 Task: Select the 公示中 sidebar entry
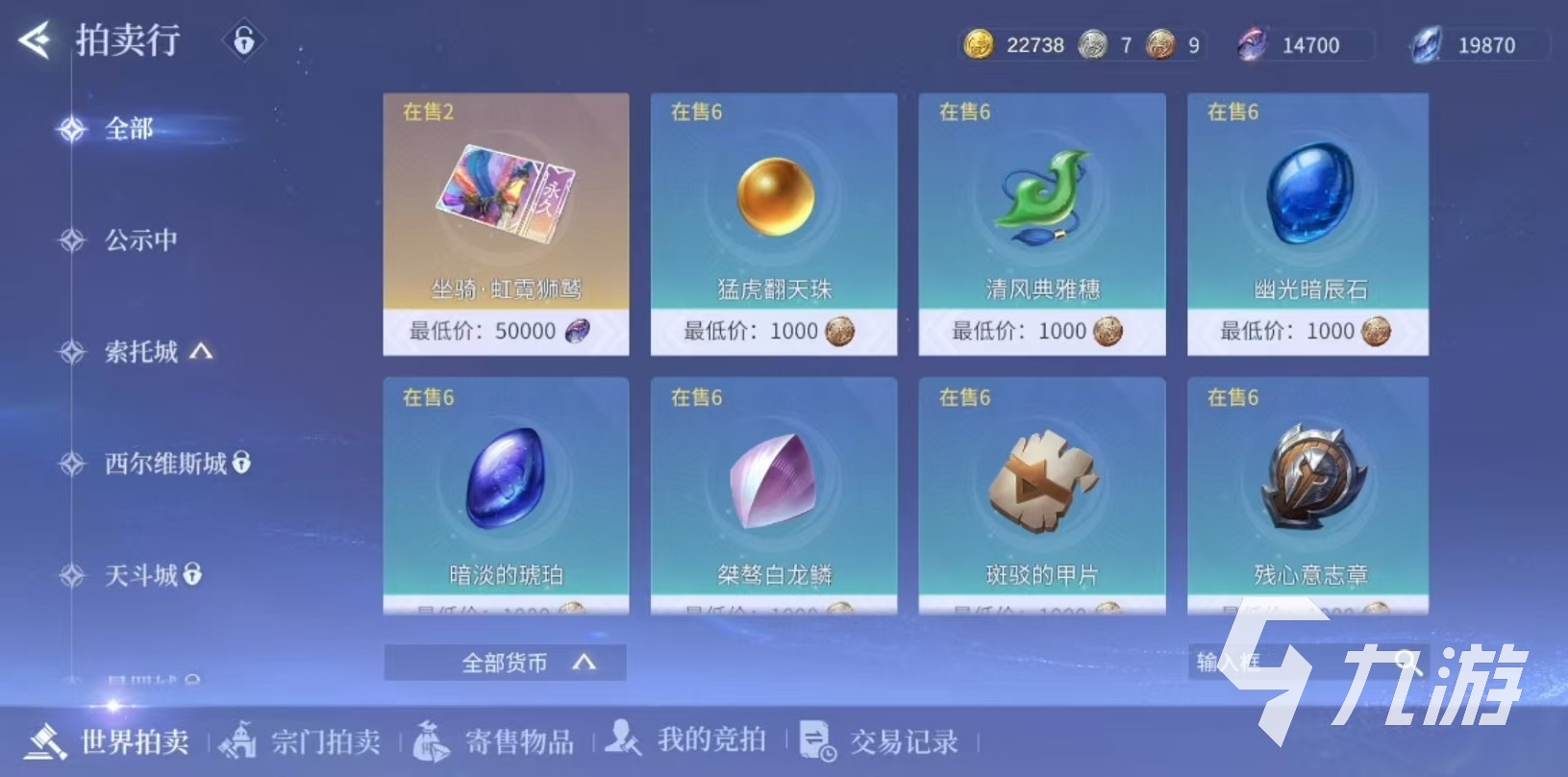coord(139,240)
